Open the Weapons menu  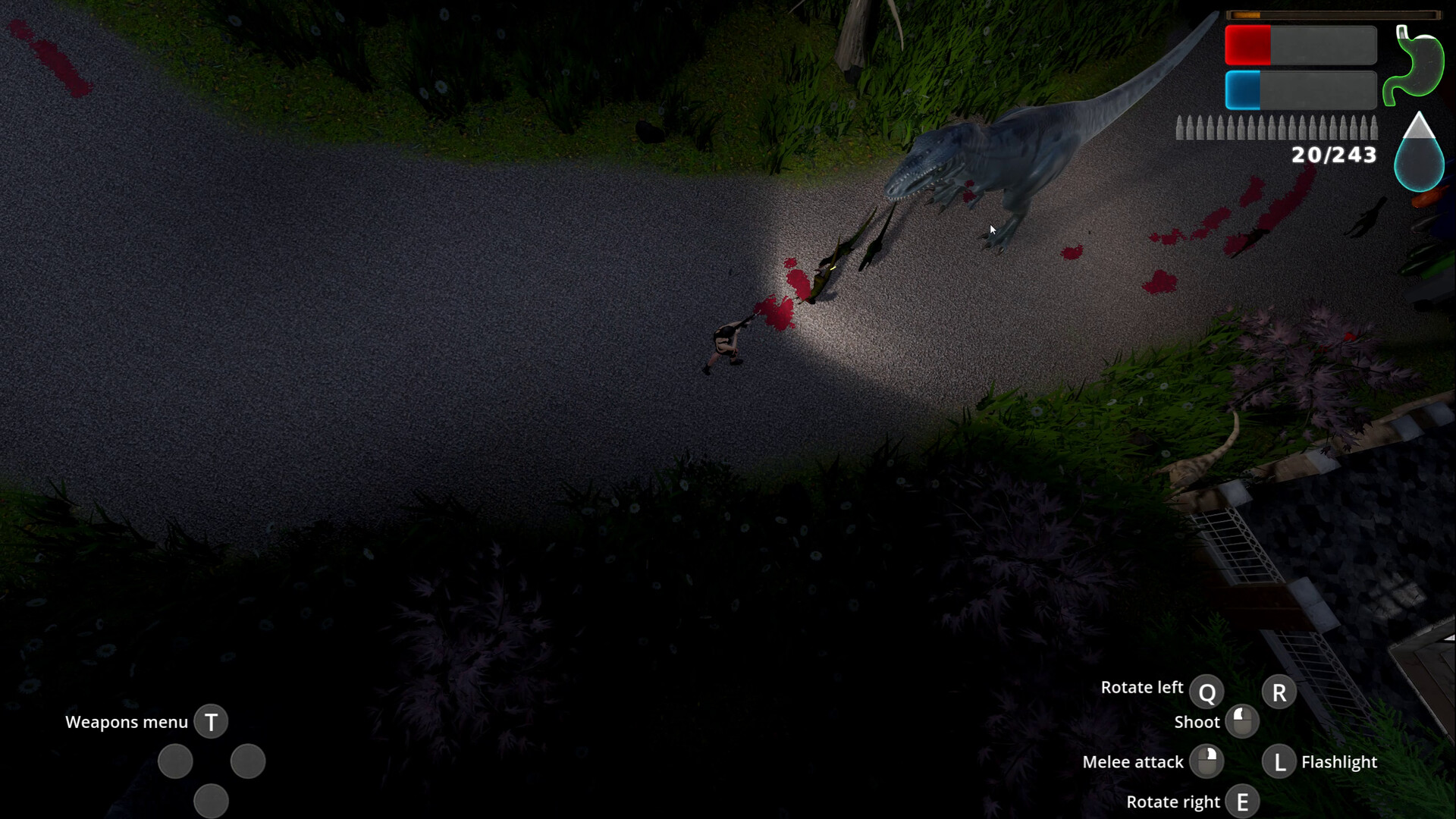pos(127,722)
